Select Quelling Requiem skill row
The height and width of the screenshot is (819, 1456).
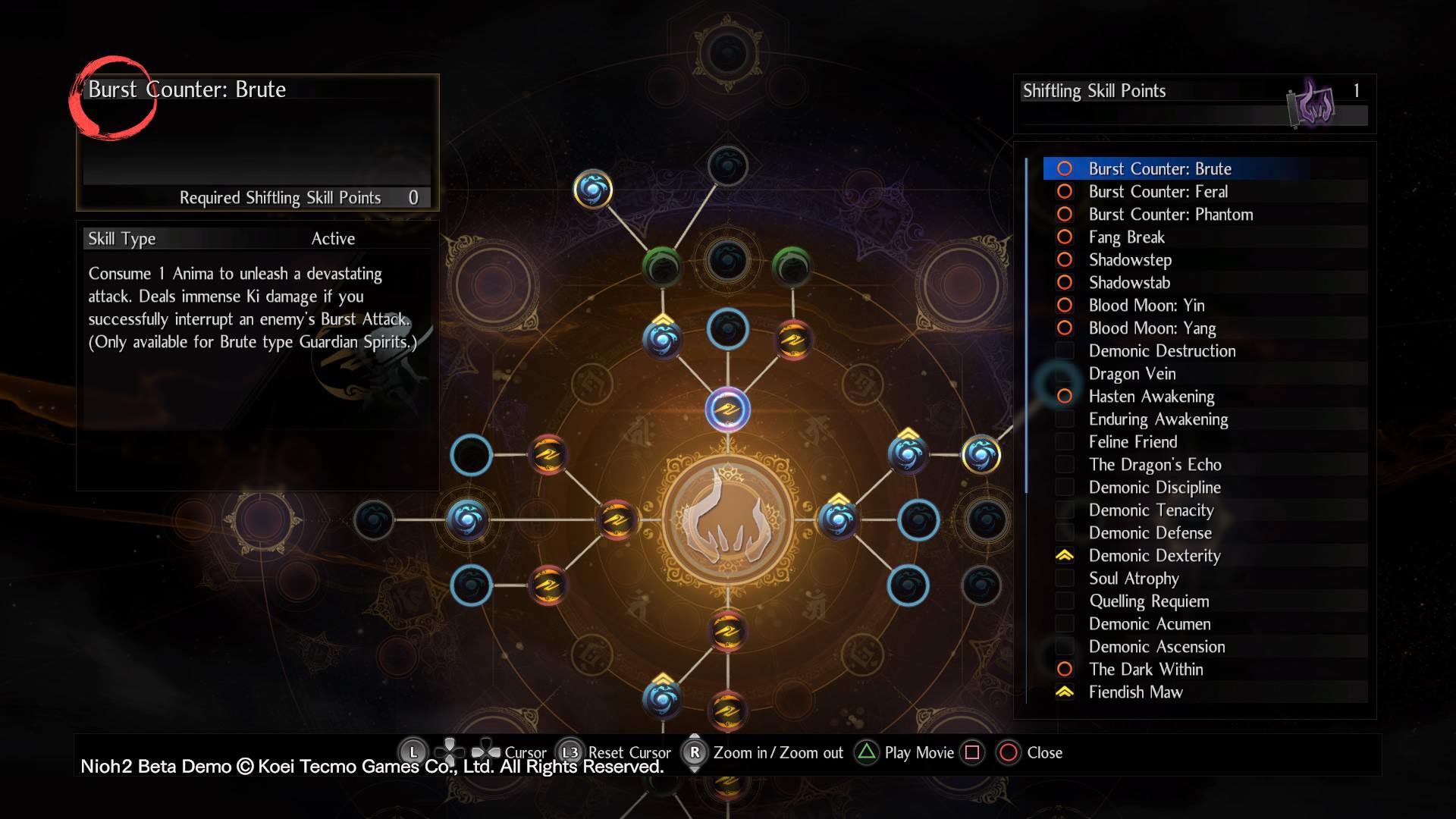point(1149,601)
